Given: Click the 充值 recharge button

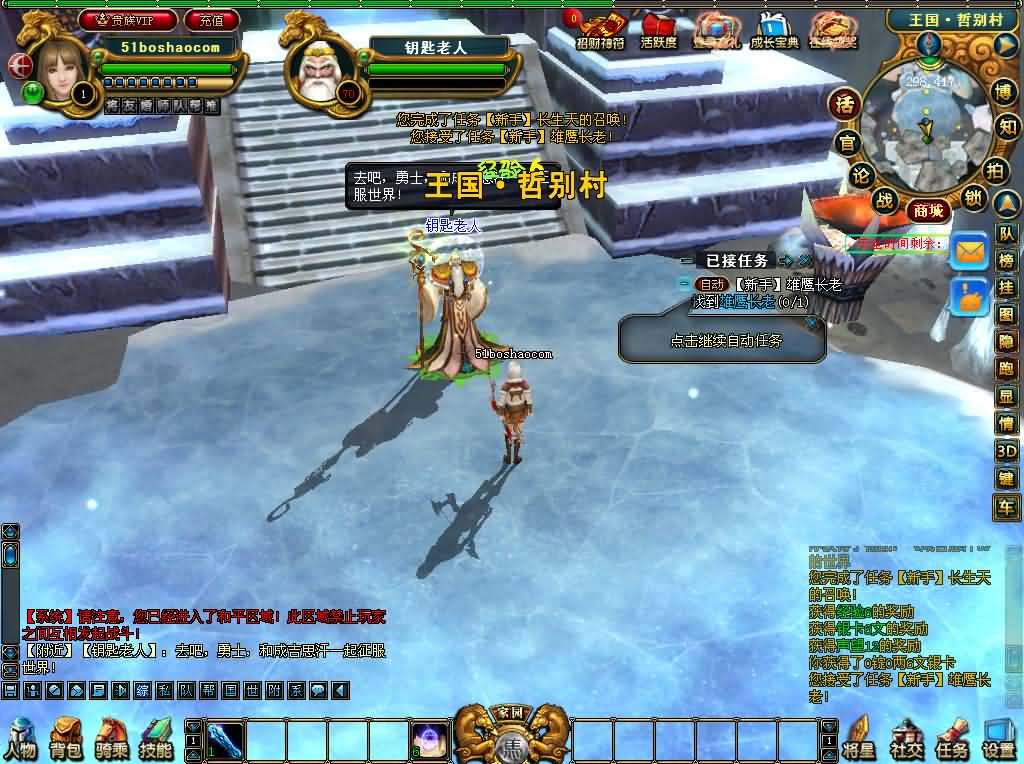Looking at the screenshot, I should point(212,20).
